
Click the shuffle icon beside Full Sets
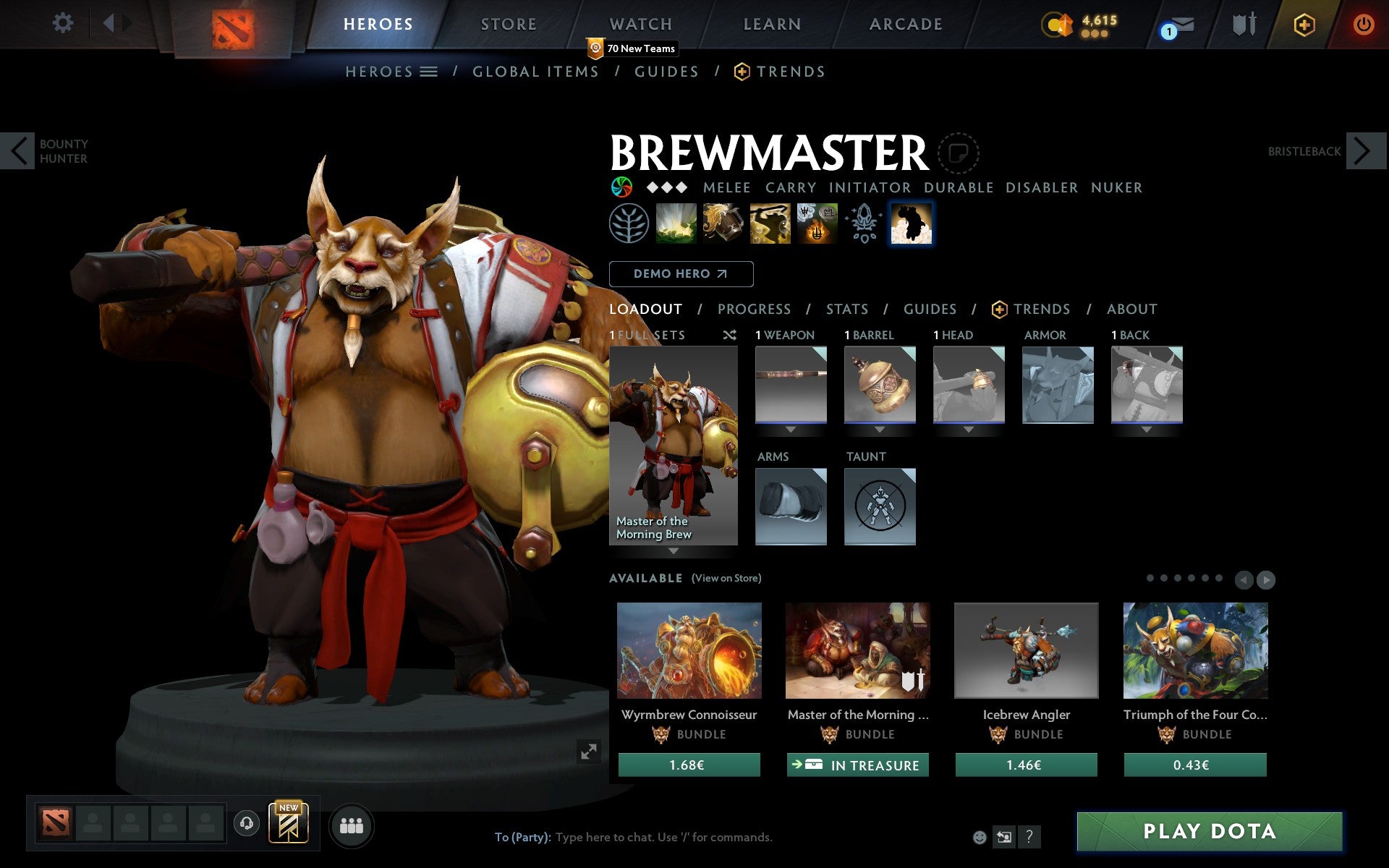[729, 335]
